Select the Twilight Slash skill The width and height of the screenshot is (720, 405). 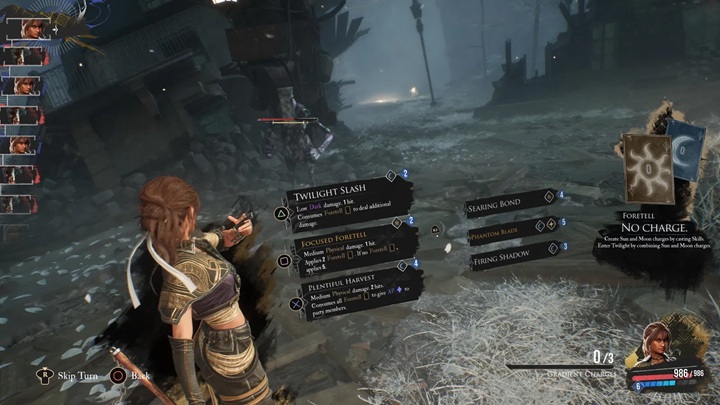345,201
